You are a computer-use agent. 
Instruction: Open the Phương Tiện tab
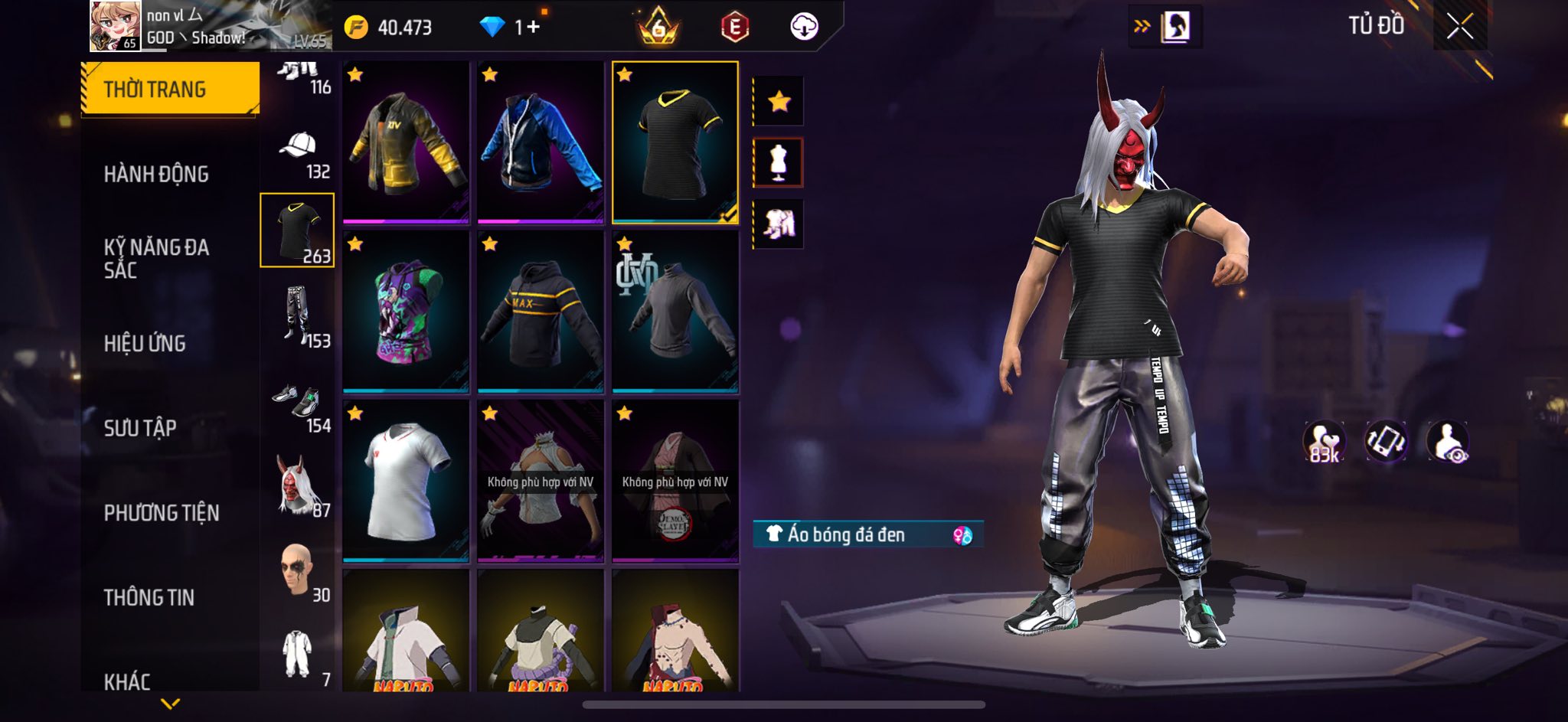coord(162,513)
